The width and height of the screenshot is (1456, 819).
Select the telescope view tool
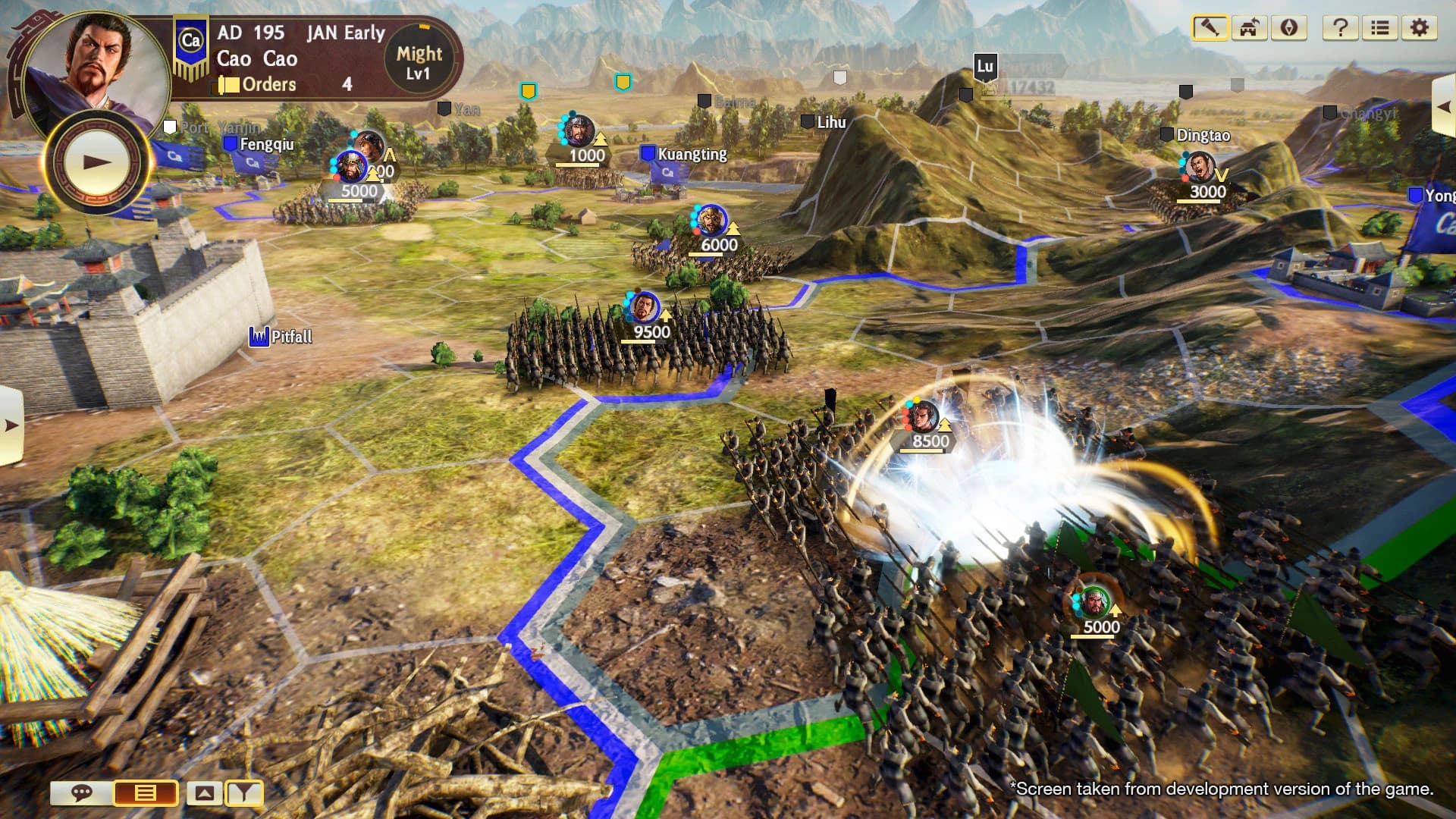pos(1211,28)
